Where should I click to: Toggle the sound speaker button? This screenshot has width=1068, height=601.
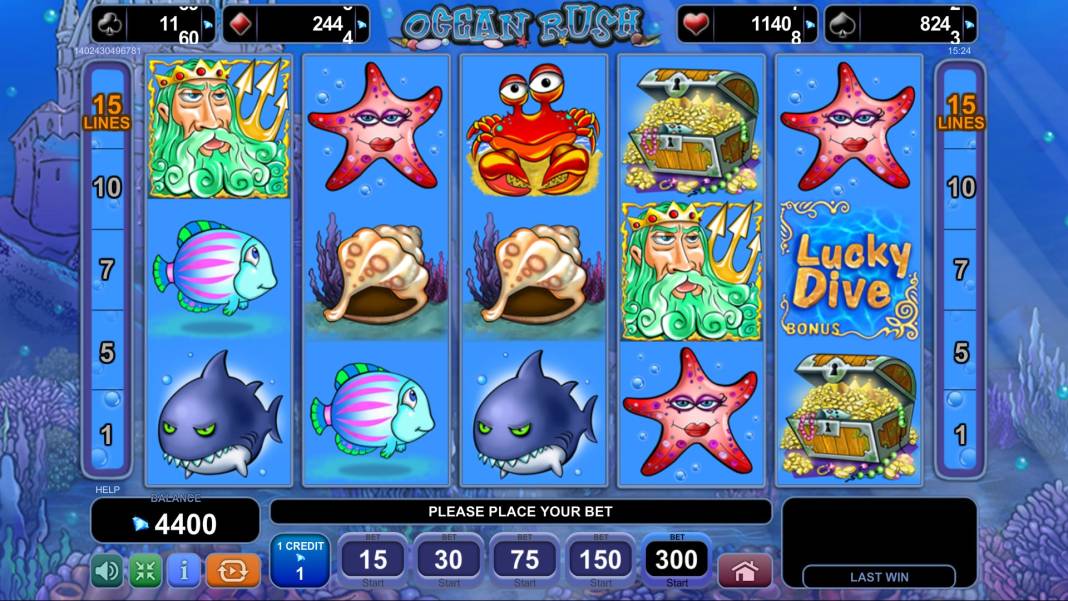coord(107,571)
